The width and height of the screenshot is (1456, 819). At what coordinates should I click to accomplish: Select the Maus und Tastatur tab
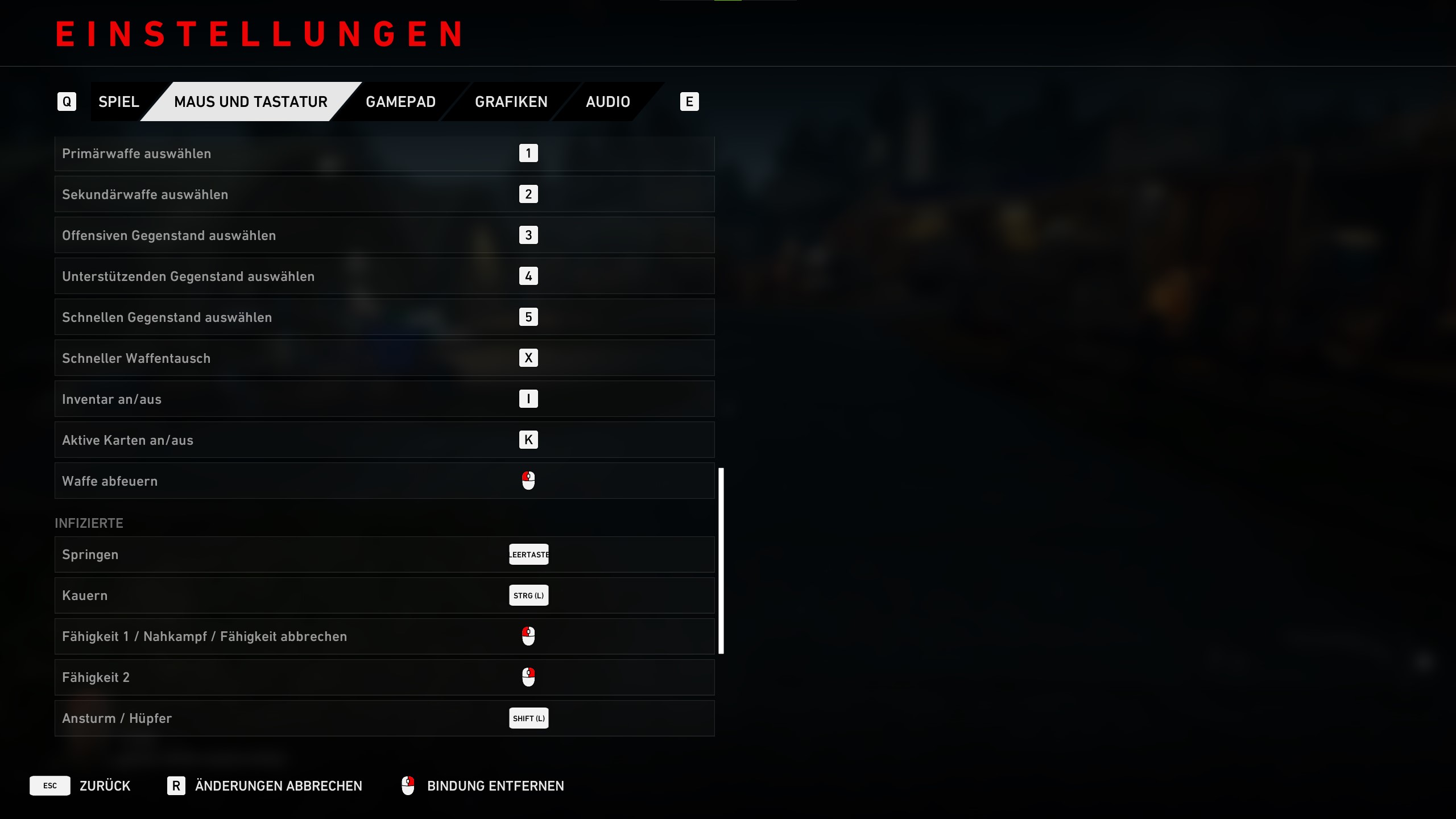tap(250, 102)
